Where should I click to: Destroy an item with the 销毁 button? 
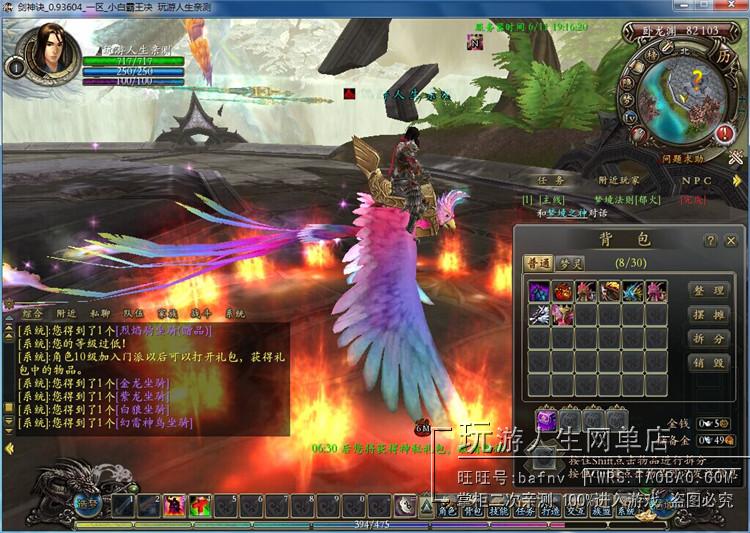tap(709, 363)
